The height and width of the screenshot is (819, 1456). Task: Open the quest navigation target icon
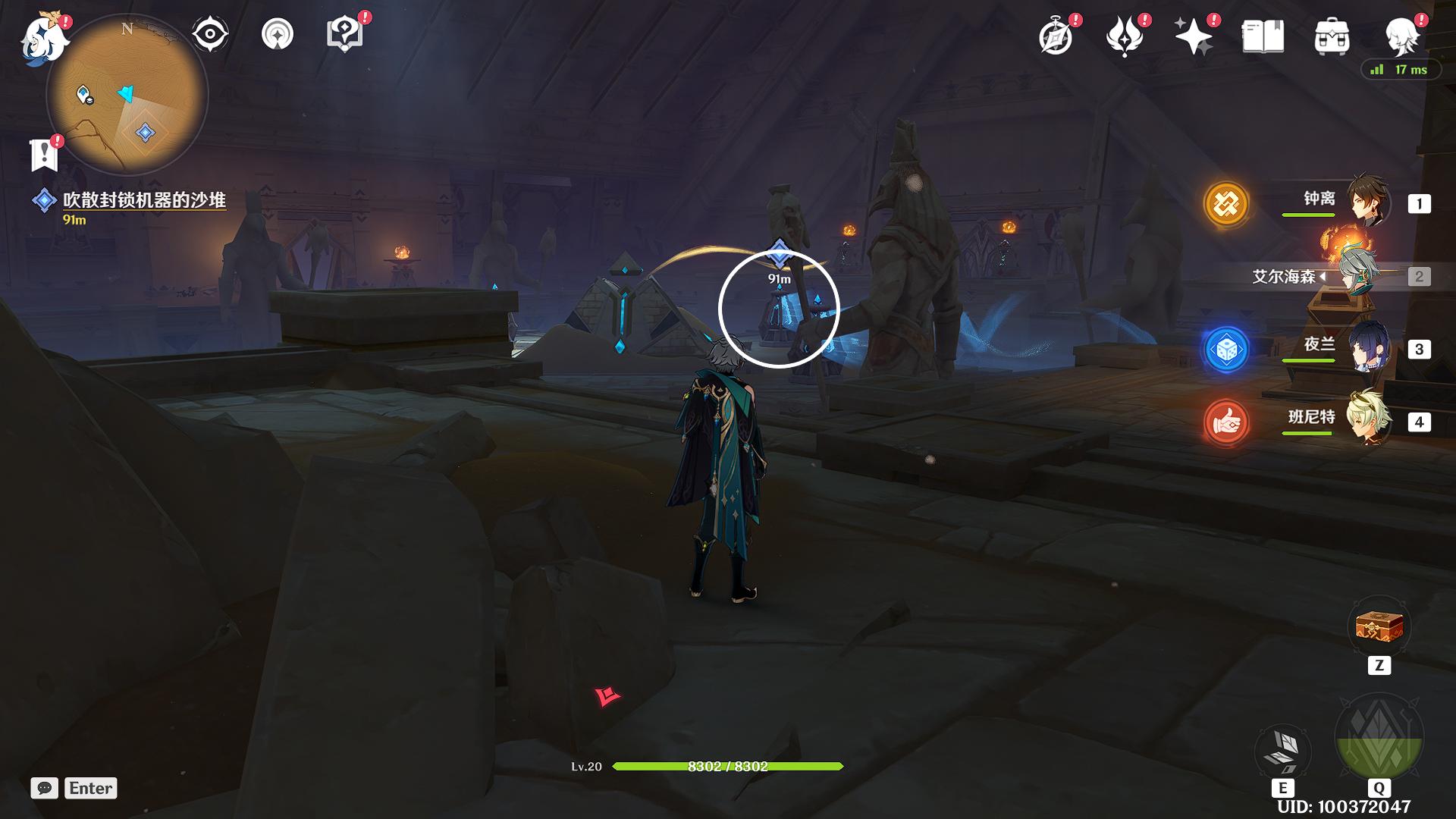pos(277,34)
